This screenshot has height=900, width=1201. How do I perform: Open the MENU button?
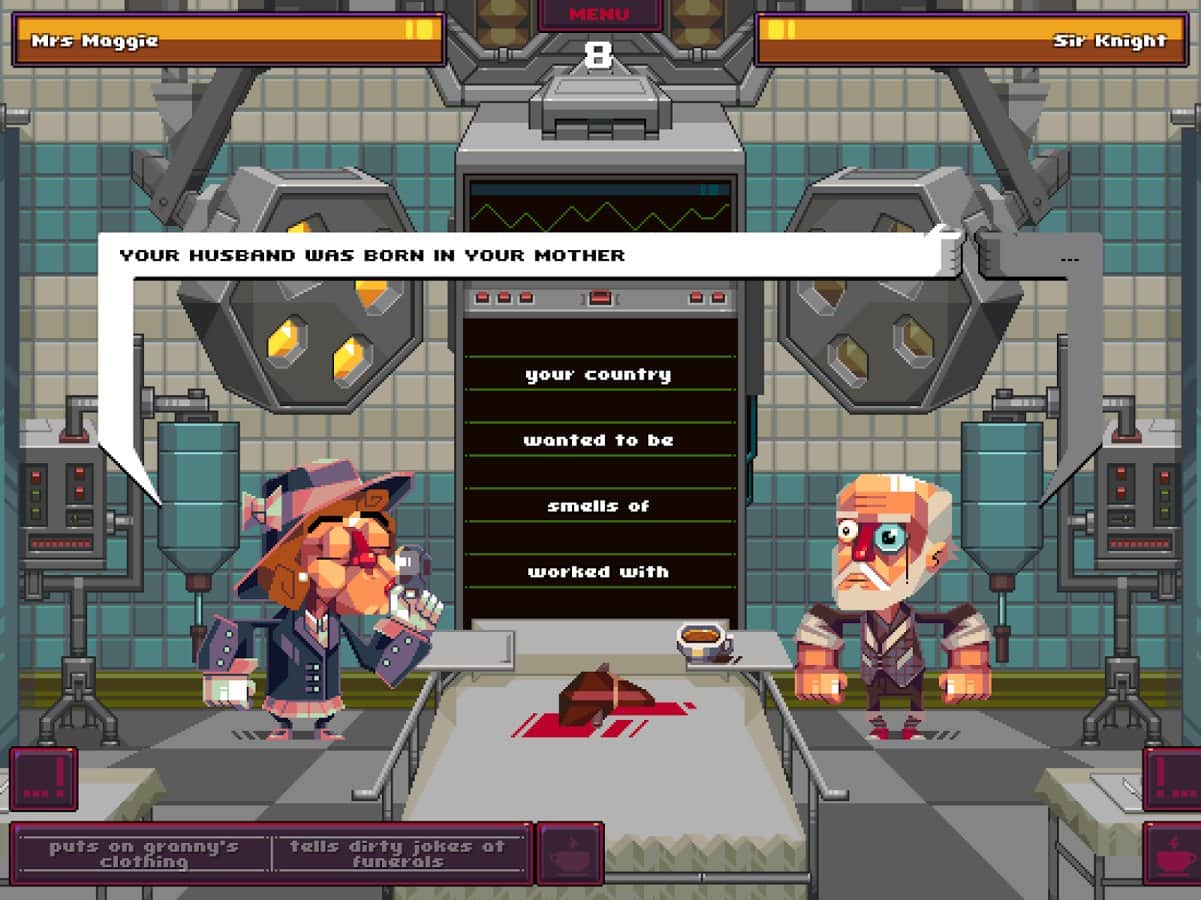tap(600, 15)
